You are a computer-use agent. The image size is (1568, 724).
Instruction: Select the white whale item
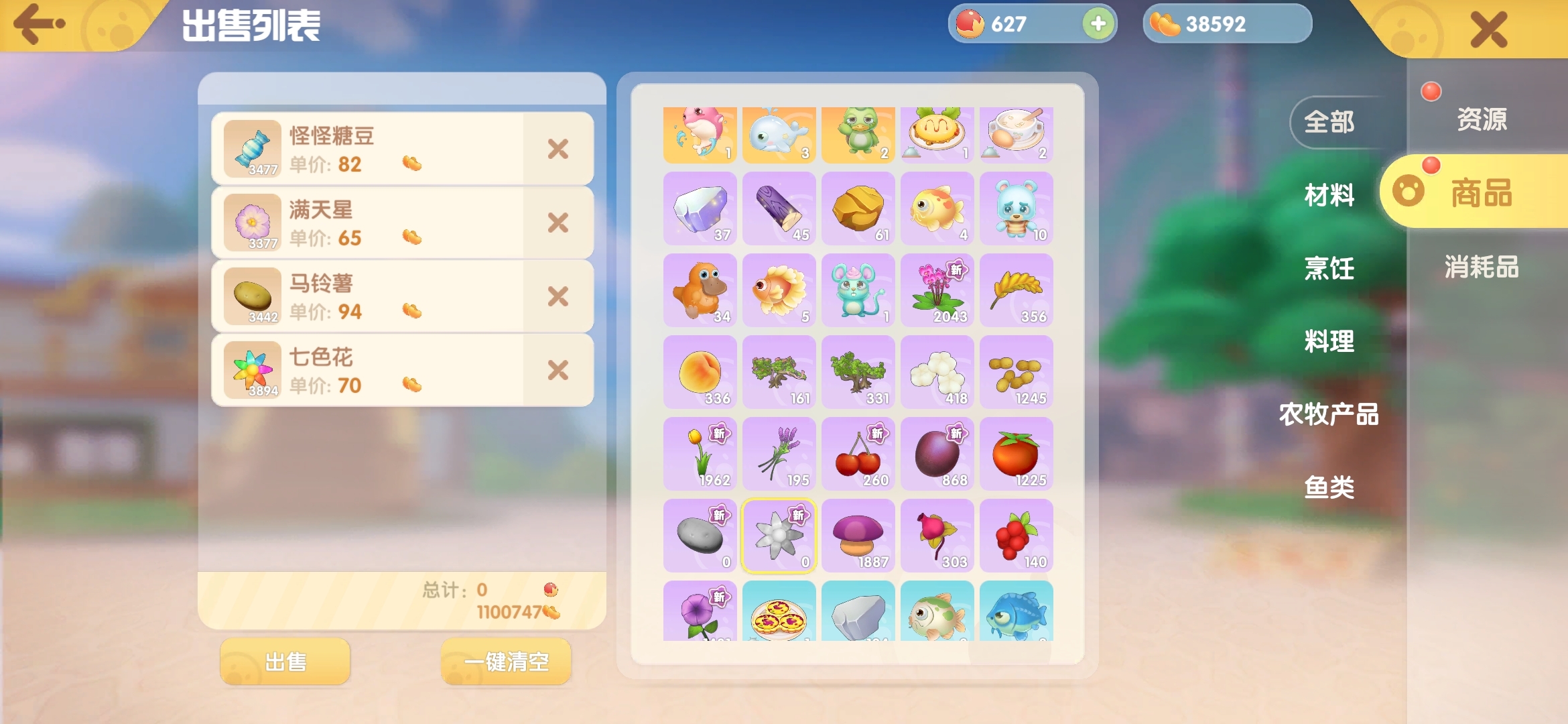point(779,133)
